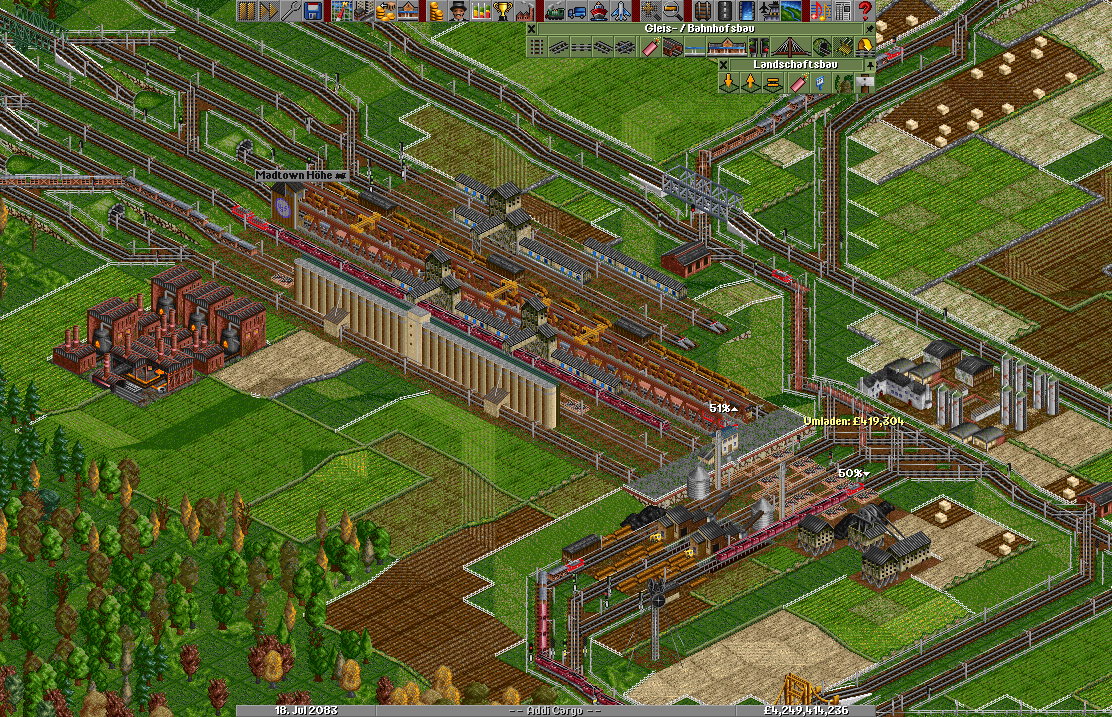1112x717 pixels.
Task: Open the music notes sound menu
Action: [818, 11]
